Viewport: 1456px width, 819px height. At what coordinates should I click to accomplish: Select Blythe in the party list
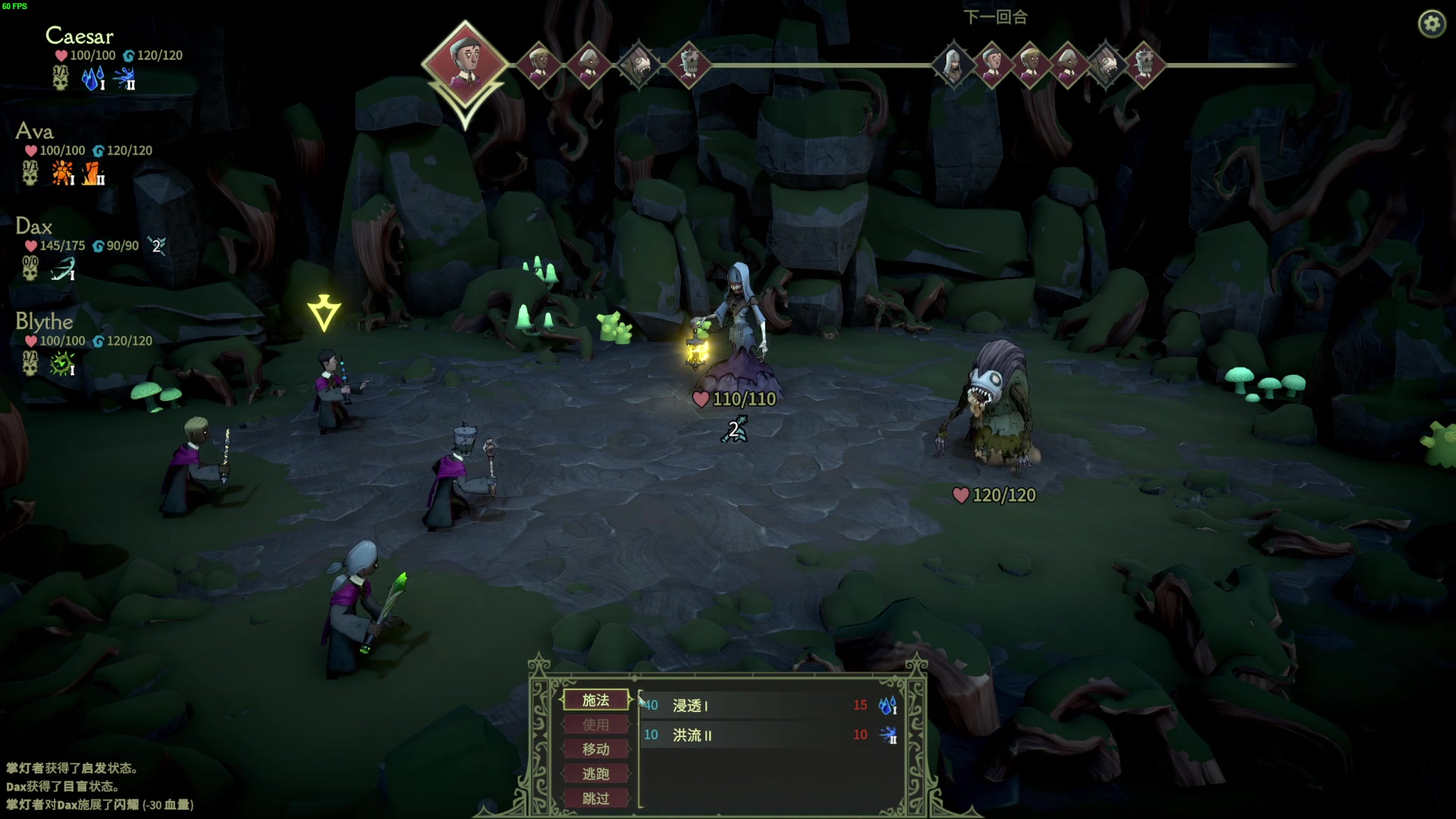coord(44,322)
